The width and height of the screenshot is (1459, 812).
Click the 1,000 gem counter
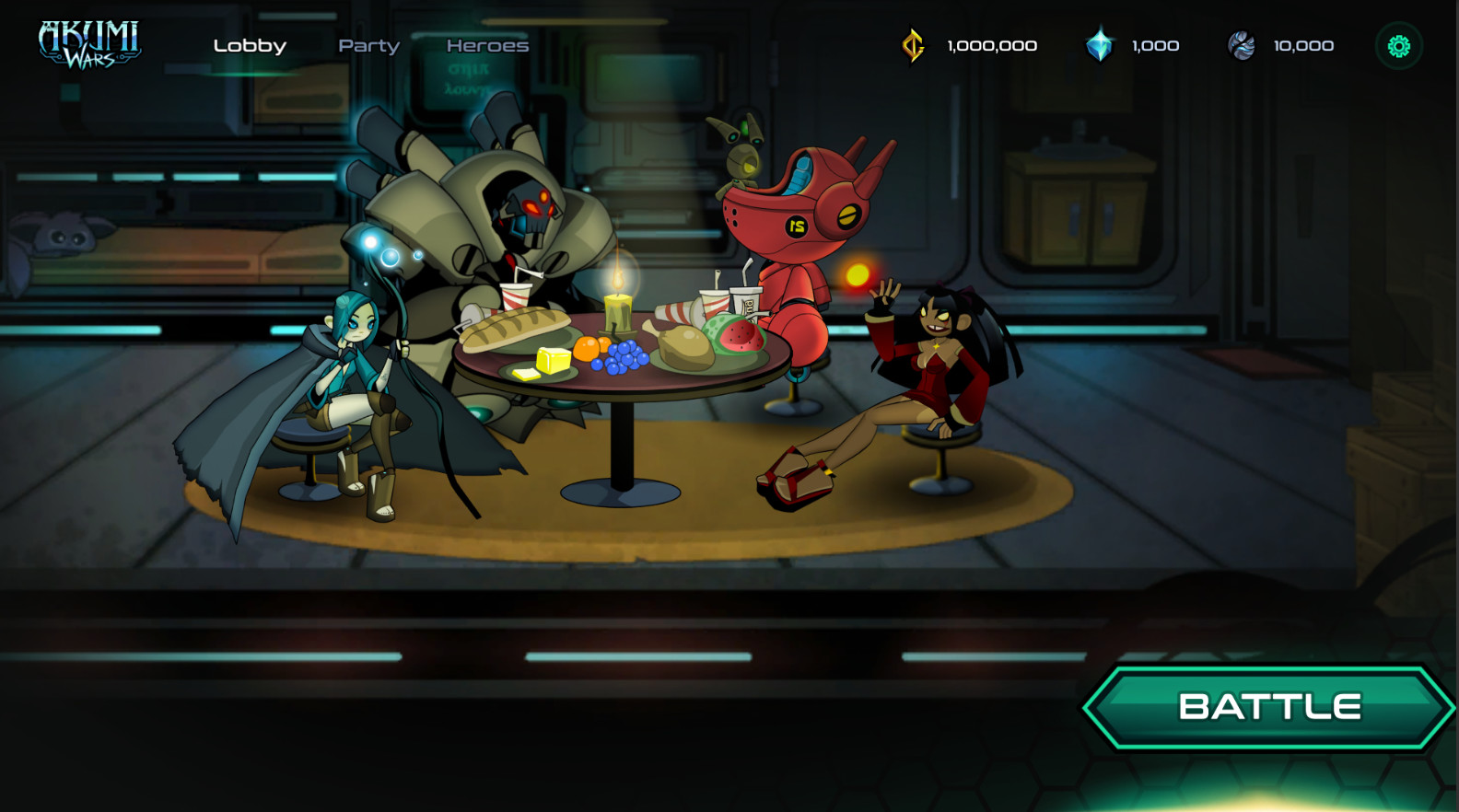pos(1157,44)
